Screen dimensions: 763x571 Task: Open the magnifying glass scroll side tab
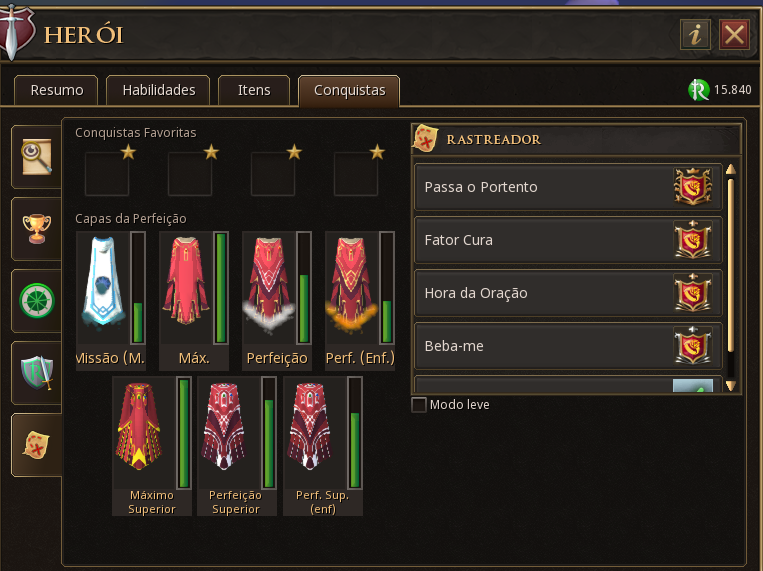click(x=37, y=157)
